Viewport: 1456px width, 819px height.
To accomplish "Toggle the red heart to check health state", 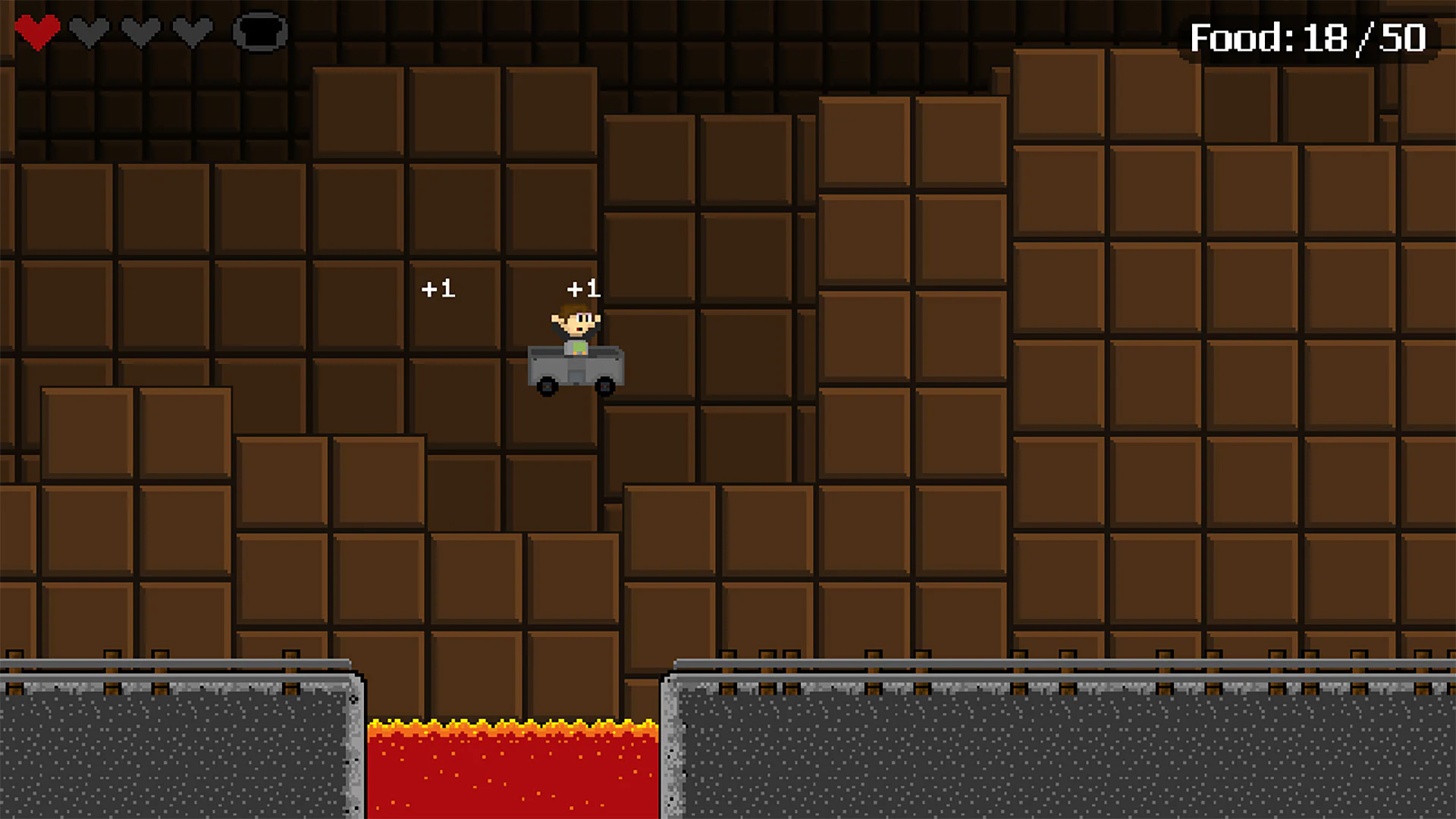I will [39, 30].
